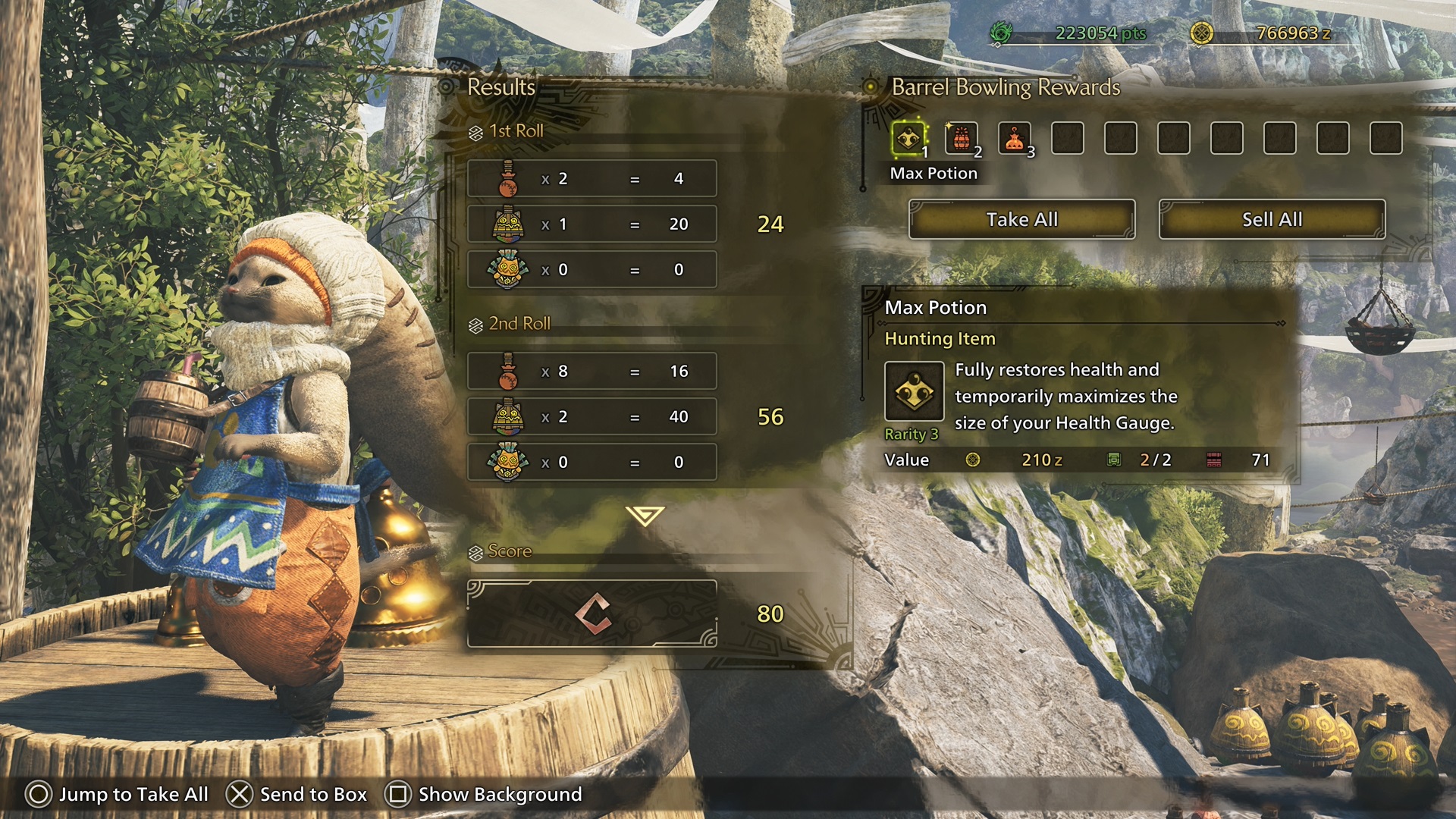1456x819 pixels.
Task: Select the orange barrel reward slot
Action: tap(961, 139)
